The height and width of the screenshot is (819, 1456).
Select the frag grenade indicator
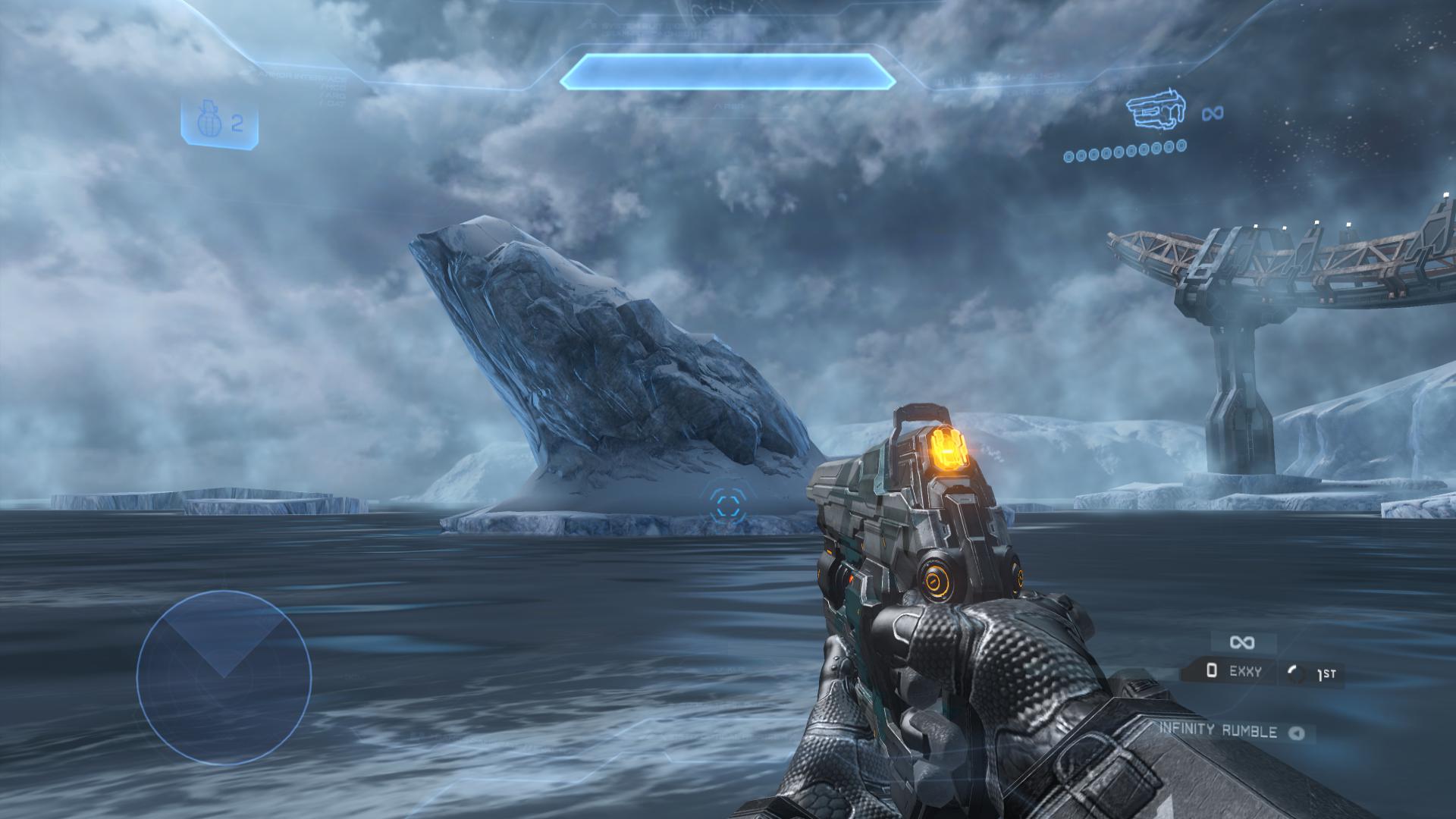tap(219, 124)
